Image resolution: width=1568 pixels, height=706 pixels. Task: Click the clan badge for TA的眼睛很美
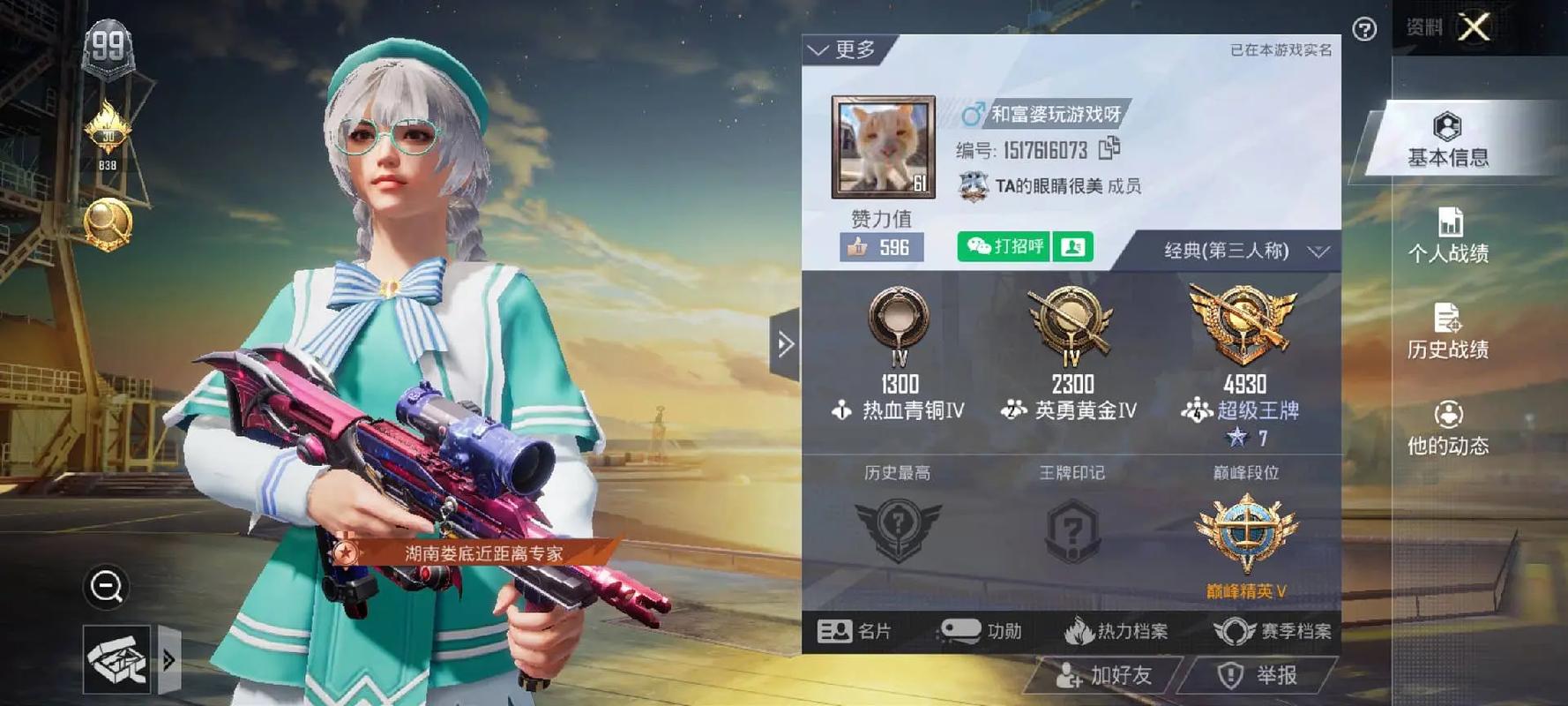pos(973,186)
